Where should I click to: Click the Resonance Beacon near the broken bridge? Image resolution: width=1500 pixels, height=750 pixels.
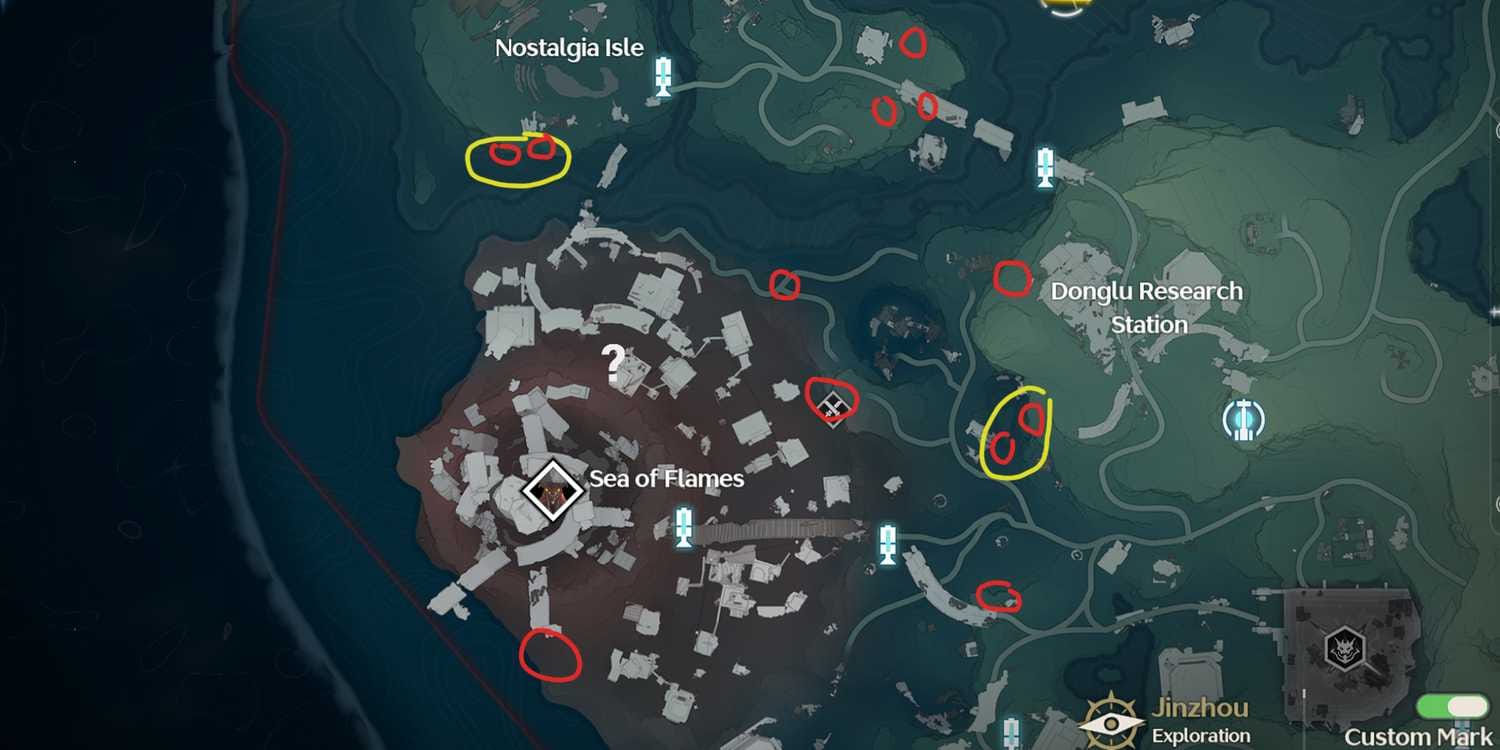(x=888, y=541)
